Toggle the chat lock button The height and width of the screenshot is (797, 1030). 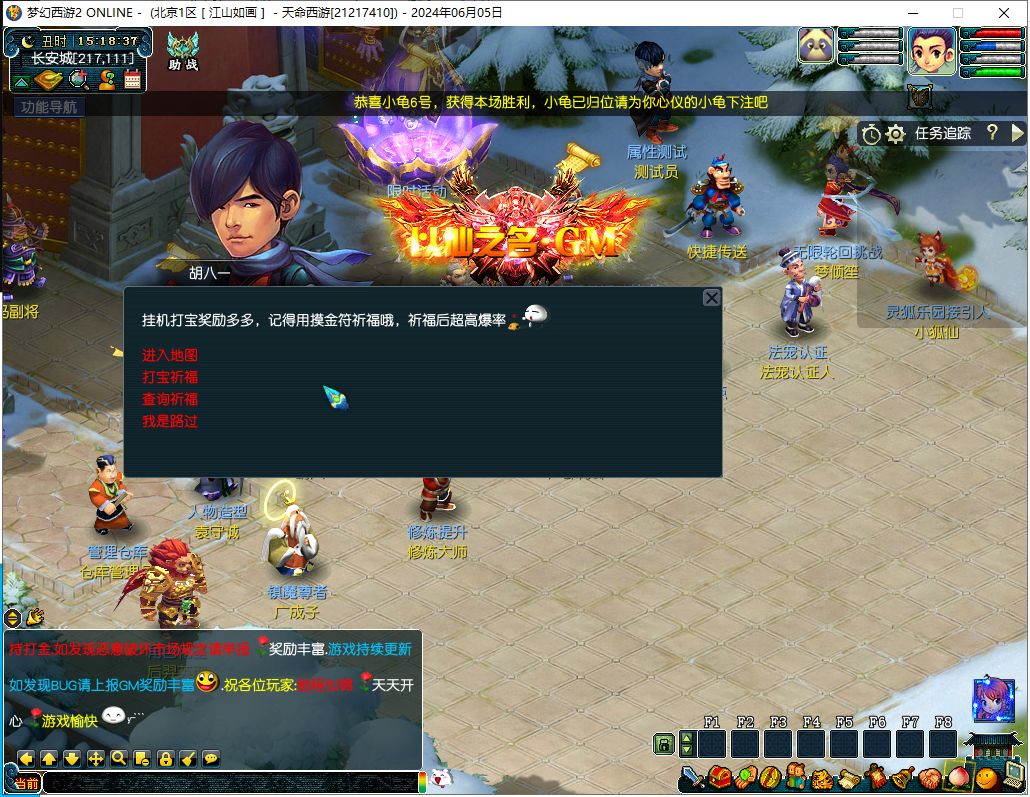point(165,759)
